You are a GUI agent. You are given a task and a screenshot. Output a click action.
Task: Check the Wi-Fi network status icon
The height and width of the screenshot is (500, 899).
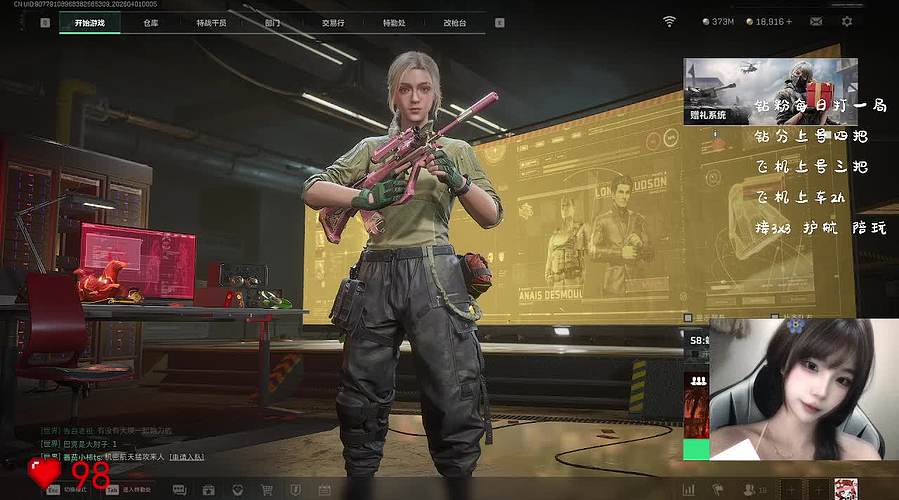click(670, 21)
